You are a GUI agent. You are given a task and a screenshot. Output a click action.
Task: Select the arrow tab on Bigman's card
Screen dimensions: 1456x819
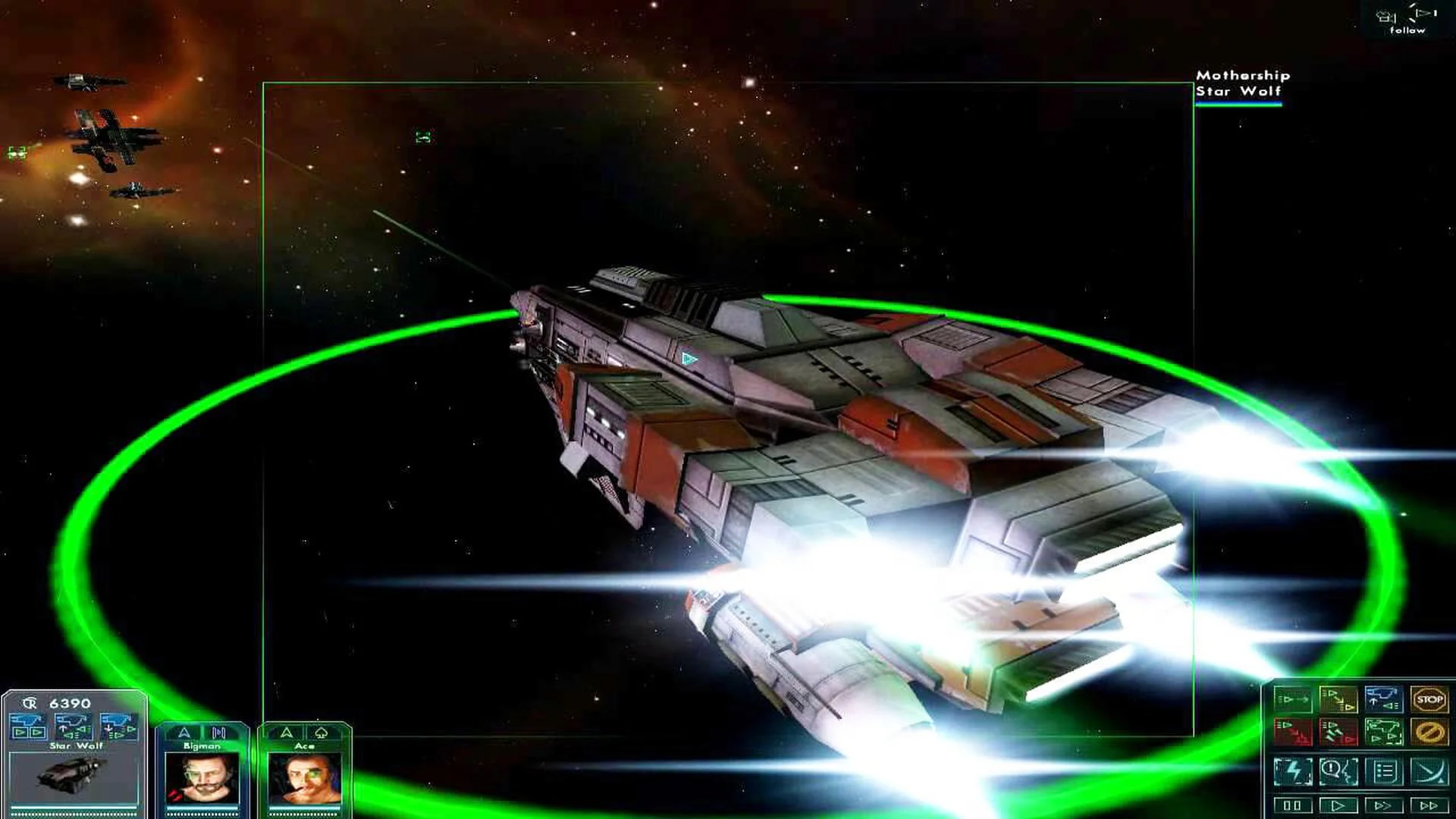click(185, 733)
